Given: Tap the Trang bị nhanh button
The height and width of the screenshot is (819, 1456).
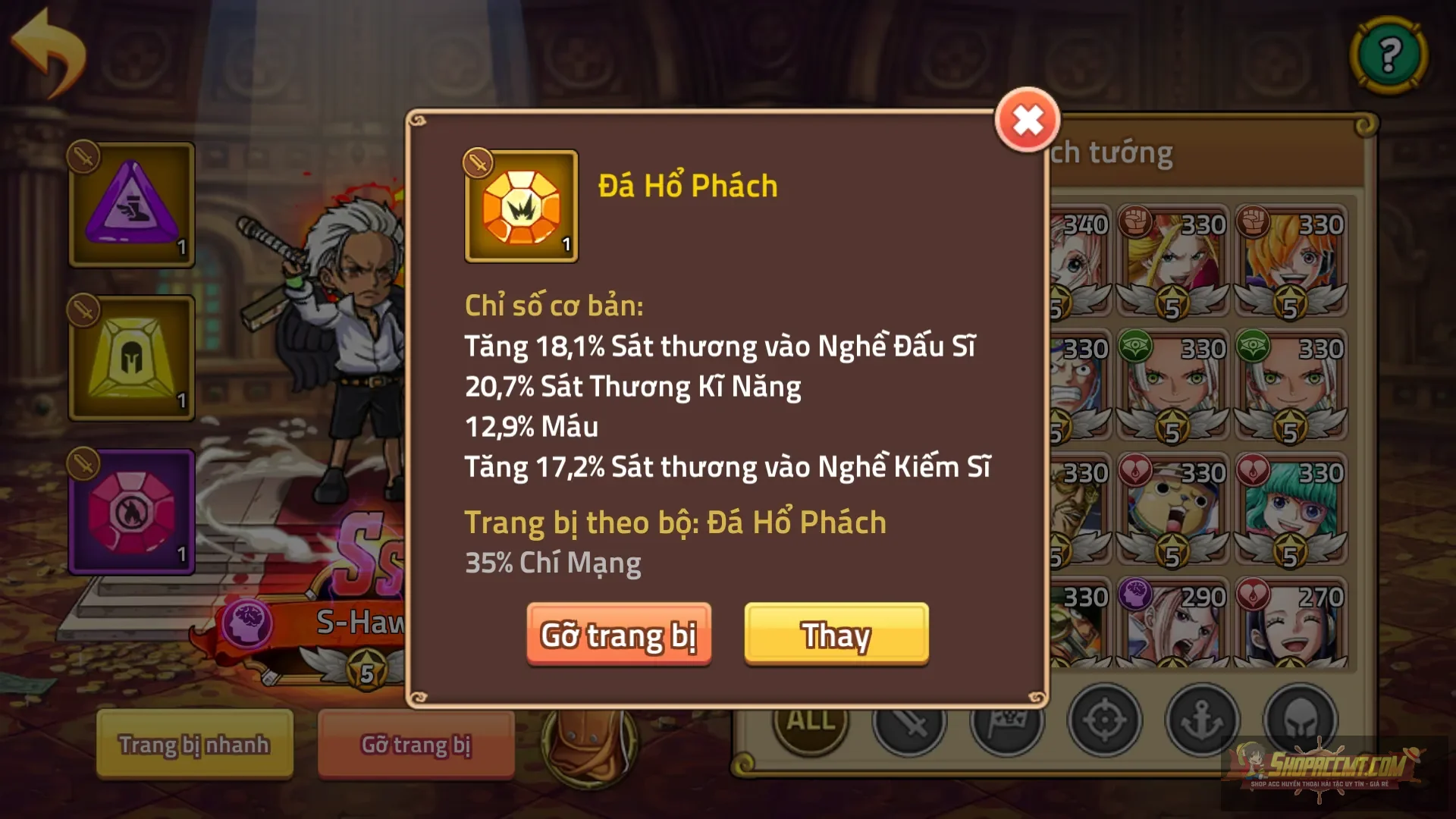Looking at the screenshot, I should tap(193, 745).
